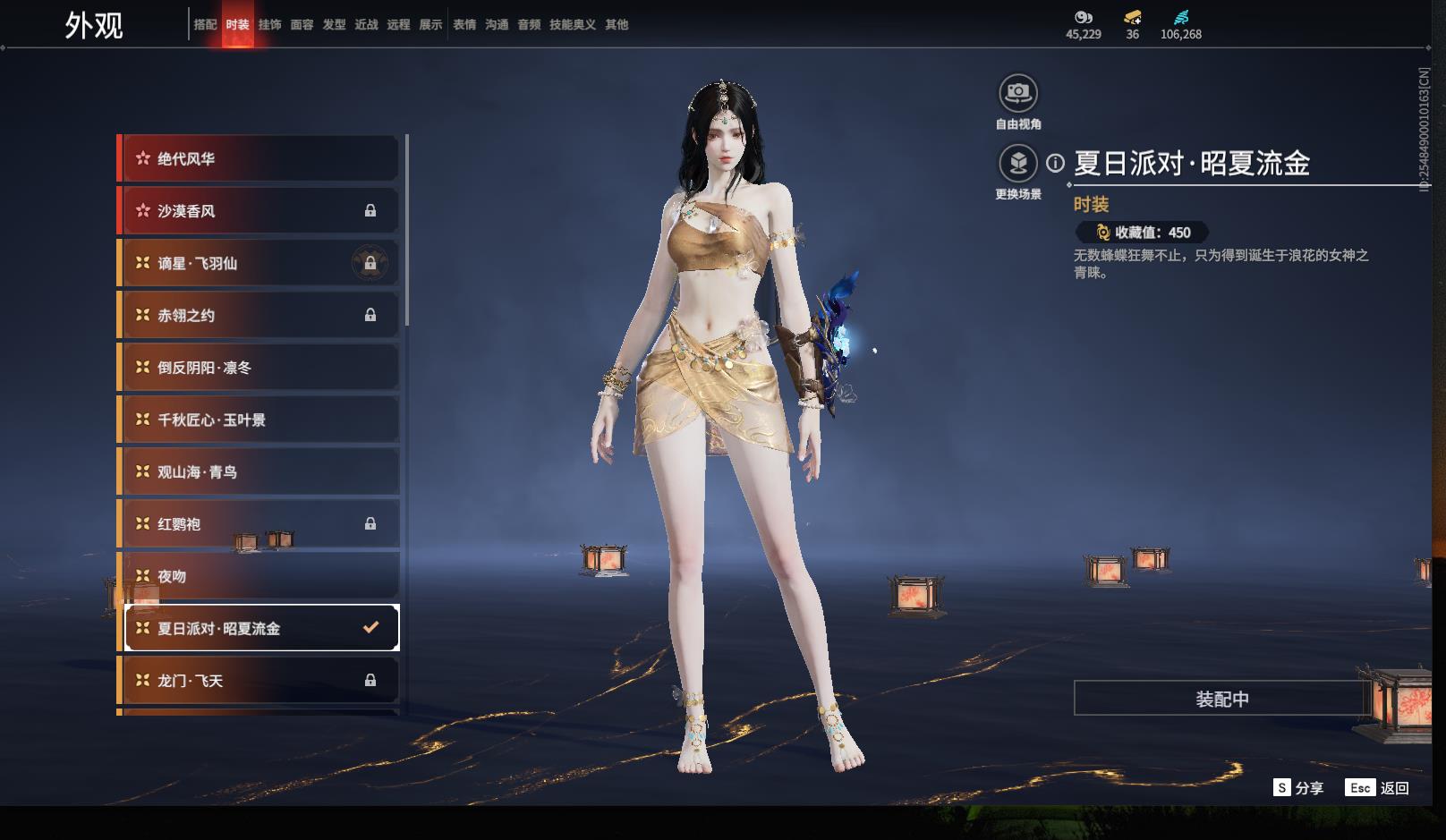Switch to the 发型 hairstyle tab
Image resolution: width=1446 pixels, height=840 pixels.
point(334,25)
